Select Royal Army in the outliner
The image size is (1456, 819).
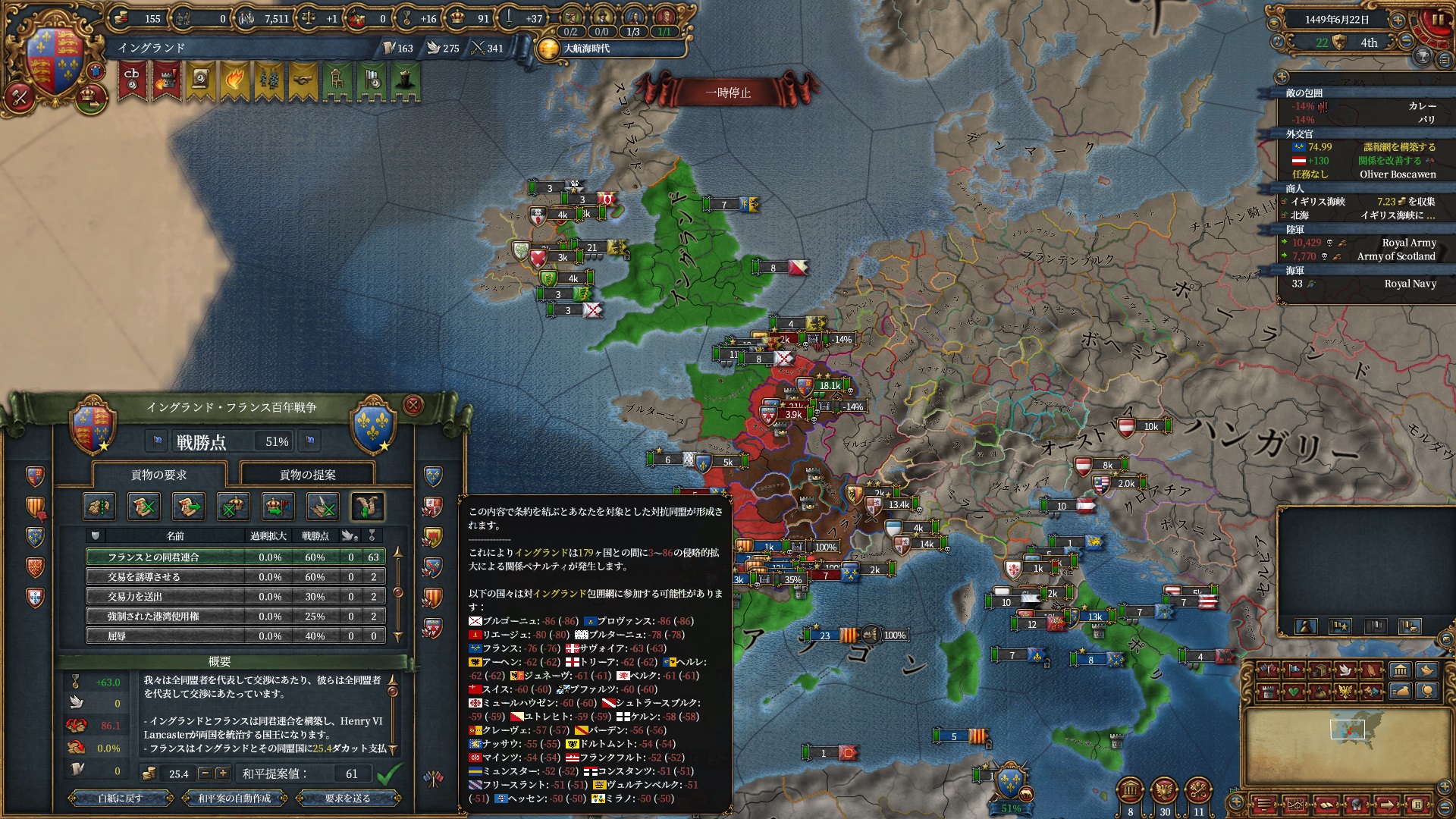(1408, 243)
